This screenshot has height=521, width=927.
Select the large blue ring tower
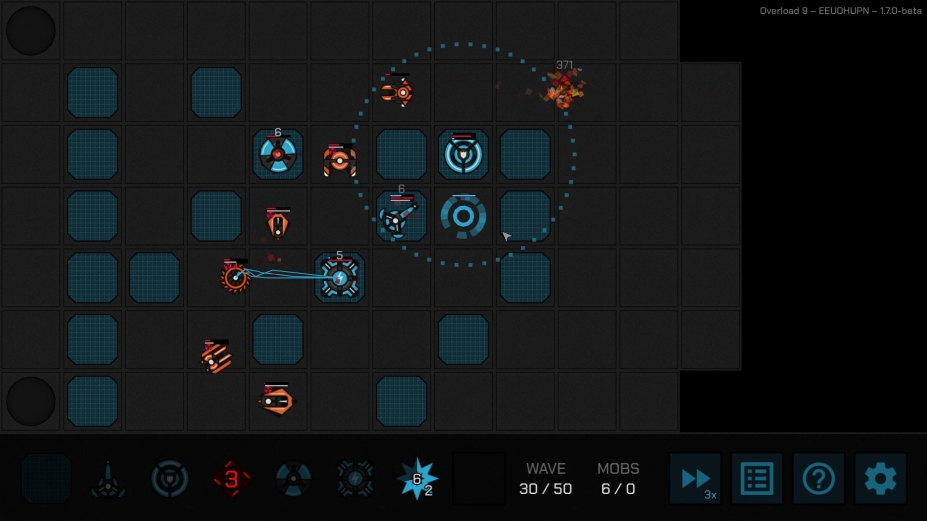pos(463,216)
